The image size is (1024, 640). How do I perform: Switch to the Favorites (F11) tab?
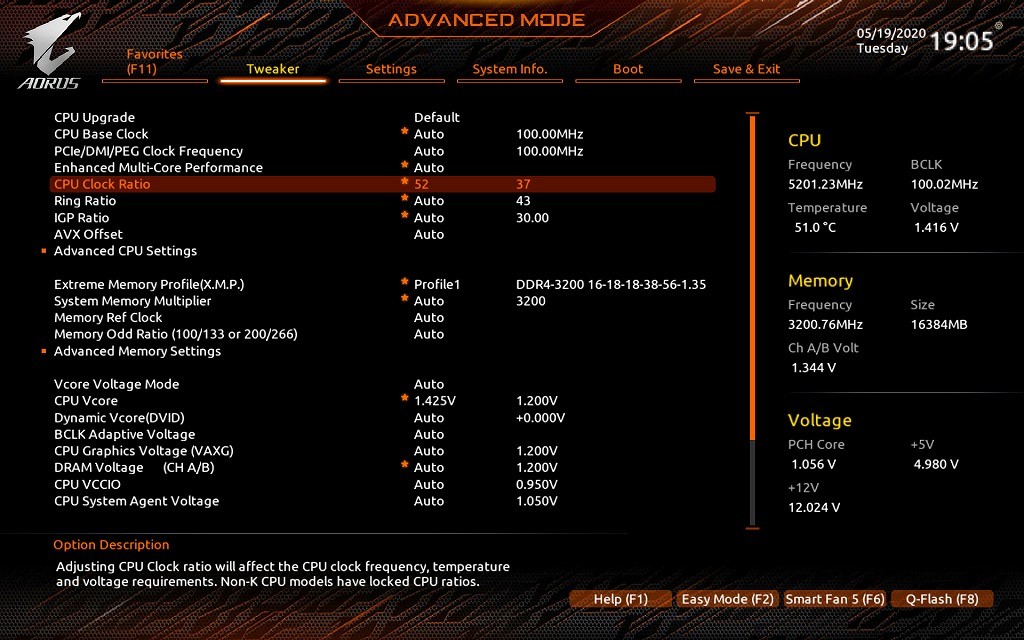click(x=155, y=62)
